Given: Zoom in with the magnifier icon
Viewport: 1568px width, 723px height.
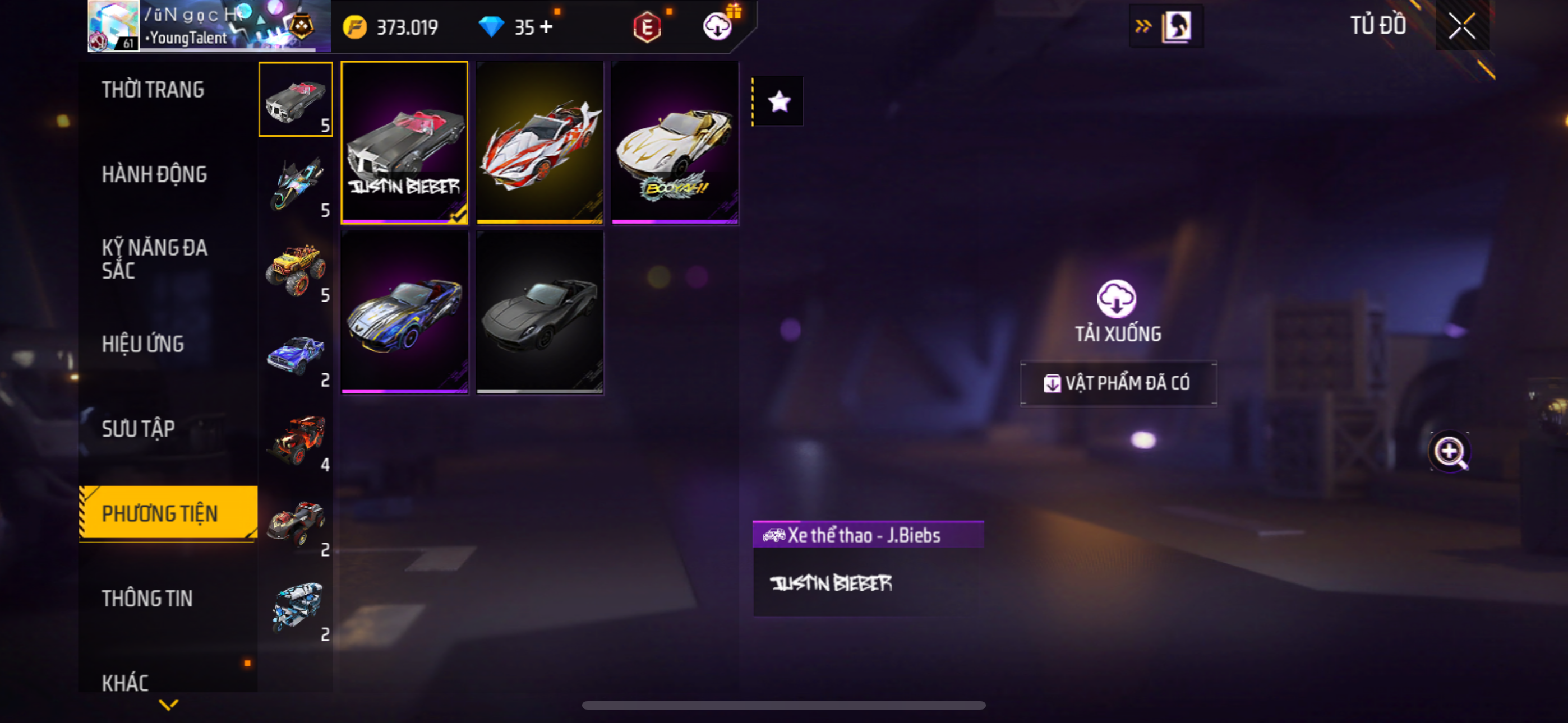Looking at the screenshot, I should pyautogui.click(x=1449, y=452).
